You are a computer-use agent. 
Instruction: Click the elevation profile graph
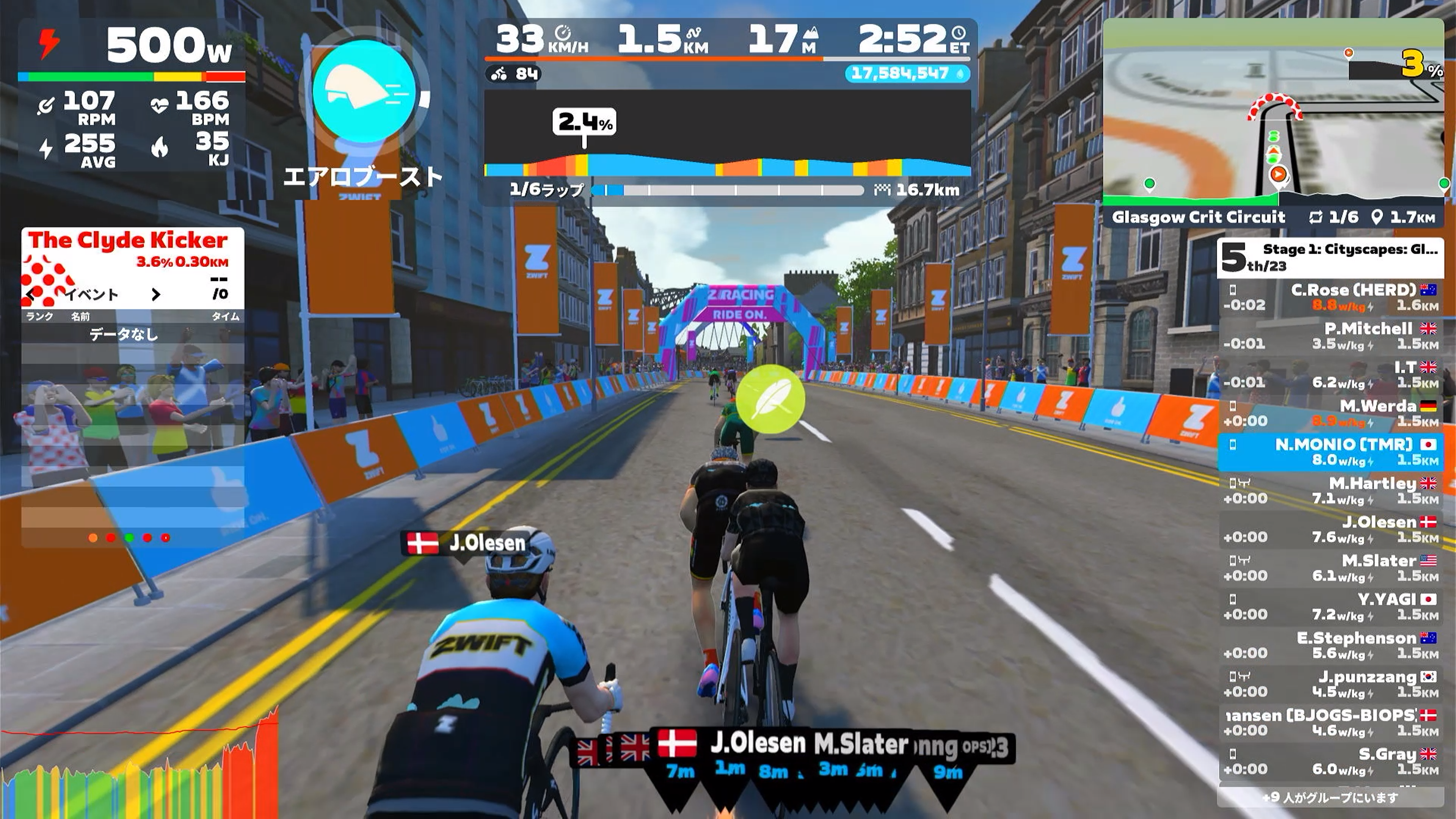click(x=728, y=136)
